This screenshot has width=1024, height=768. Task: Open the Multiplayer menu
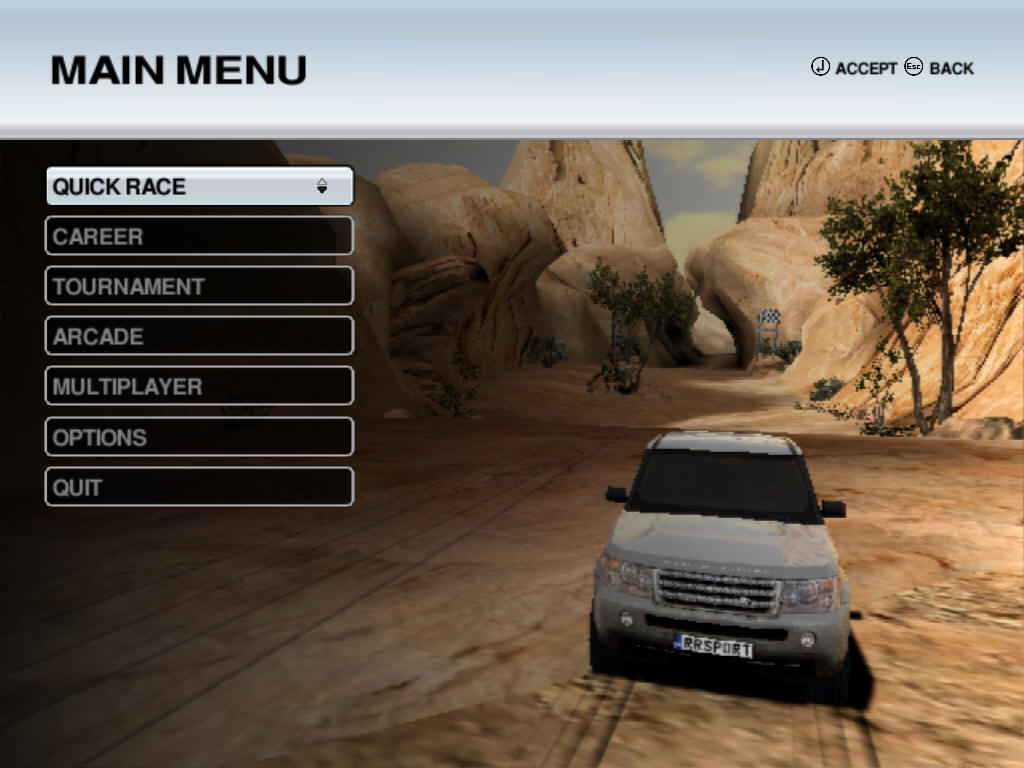199,386
